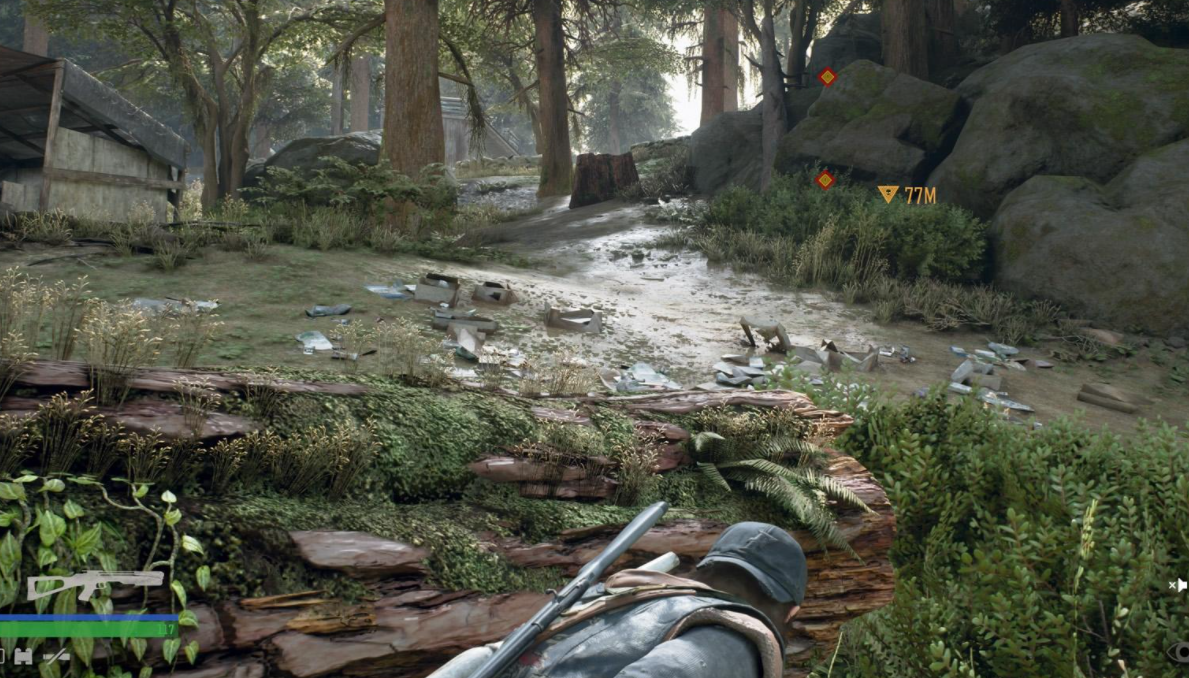
Task: Select the binoculars icon in the HUD
Action: [x=23, y=656]
